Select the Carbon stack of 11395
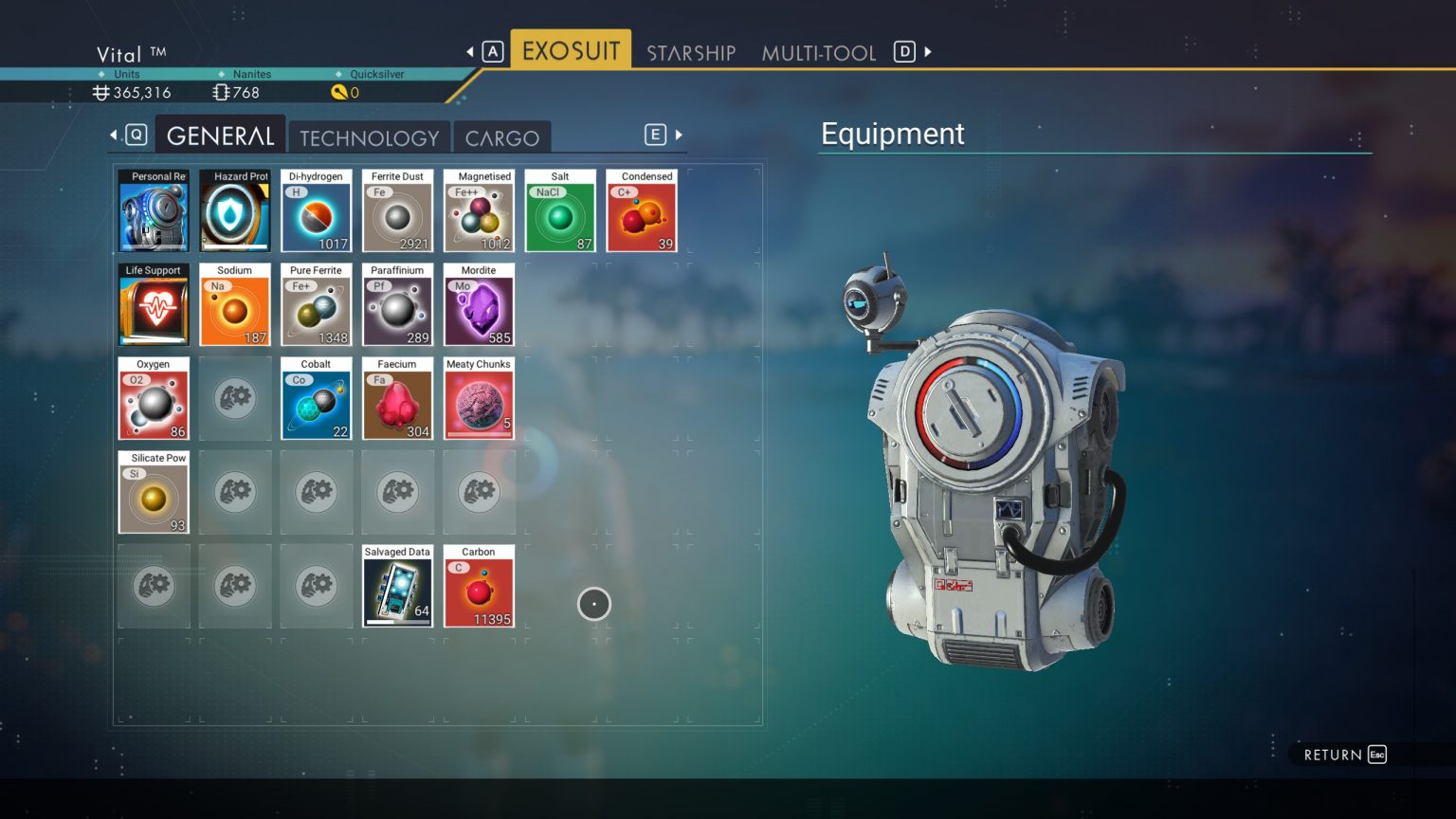This screenshot has width=1456, height=819. point(480,587)
